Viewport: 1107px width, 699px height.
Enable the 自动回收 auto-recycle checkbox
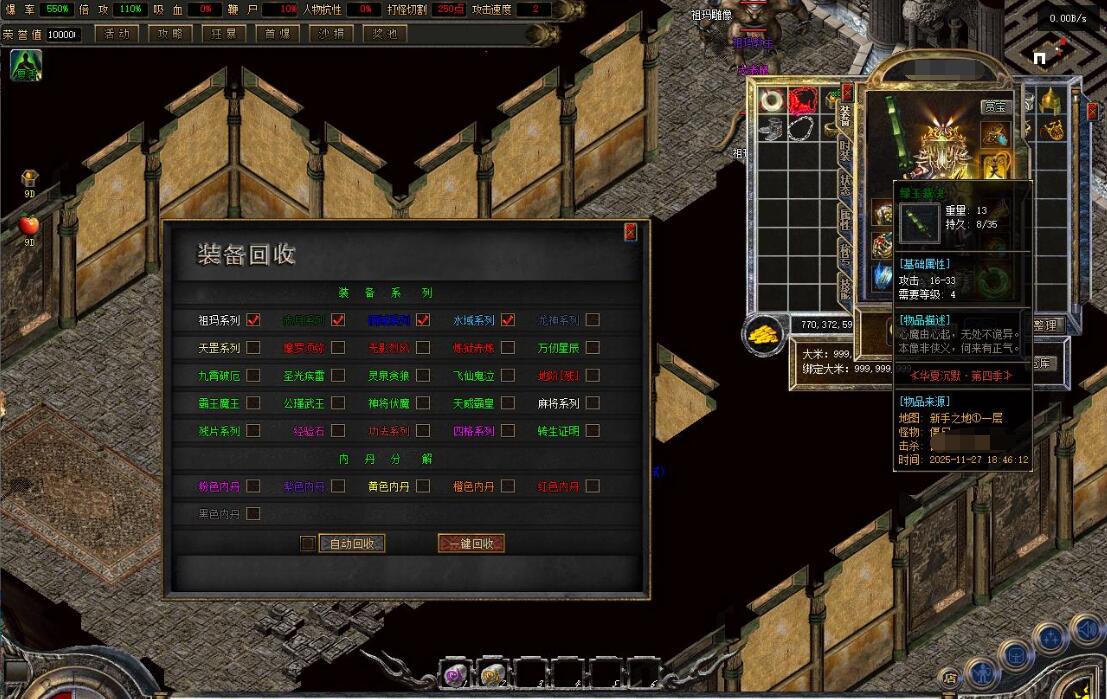pos(308,543)
